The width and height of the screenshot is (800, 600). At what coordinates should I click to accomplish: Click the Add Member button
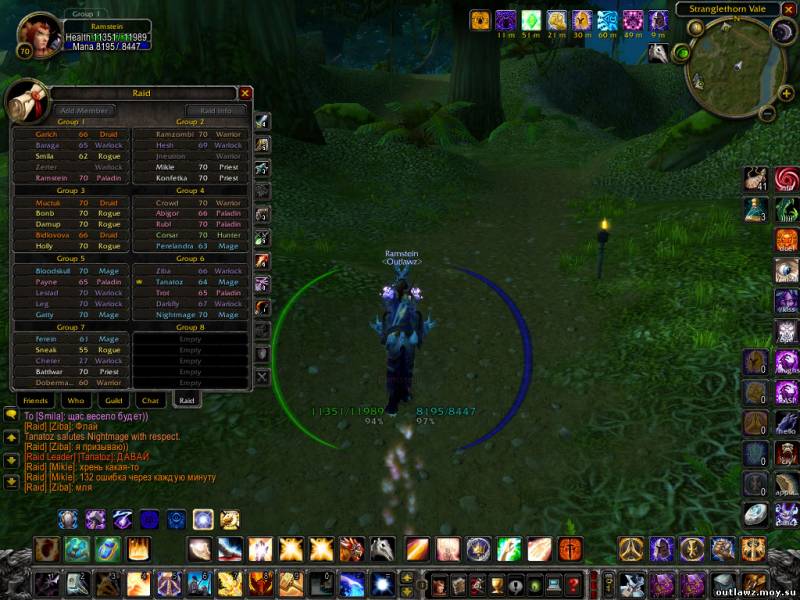(83, 110)
